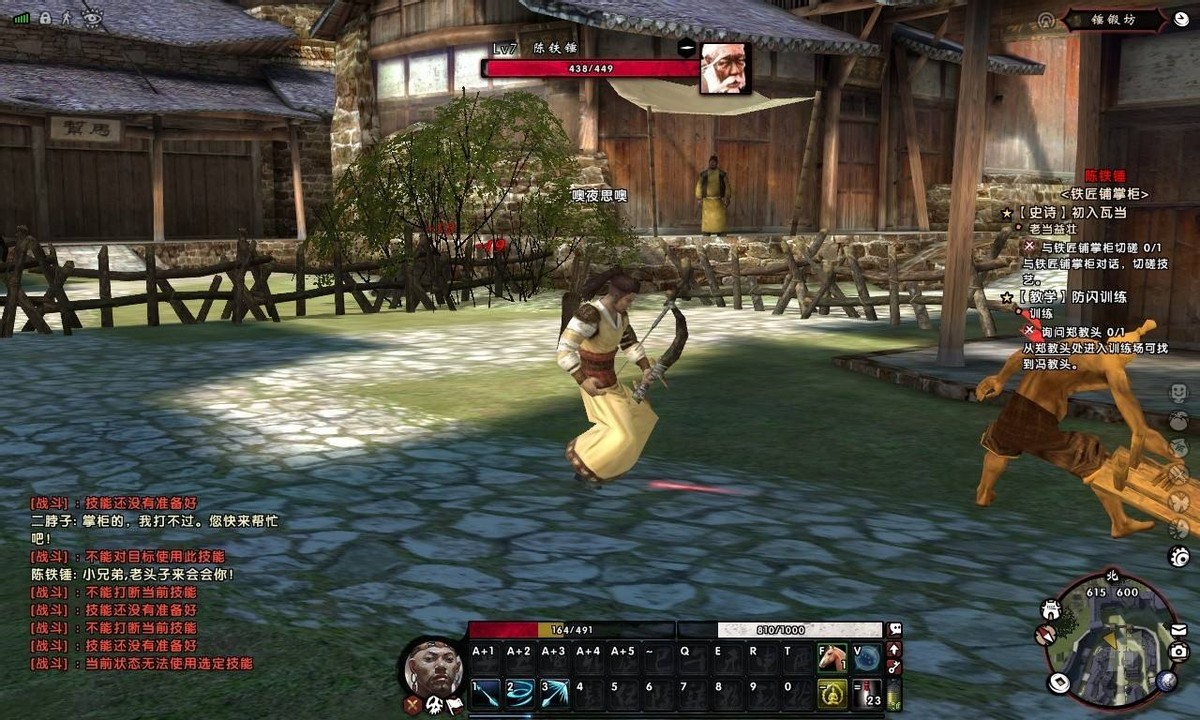Open the gear settings icon on right edge

point(1179,556)
